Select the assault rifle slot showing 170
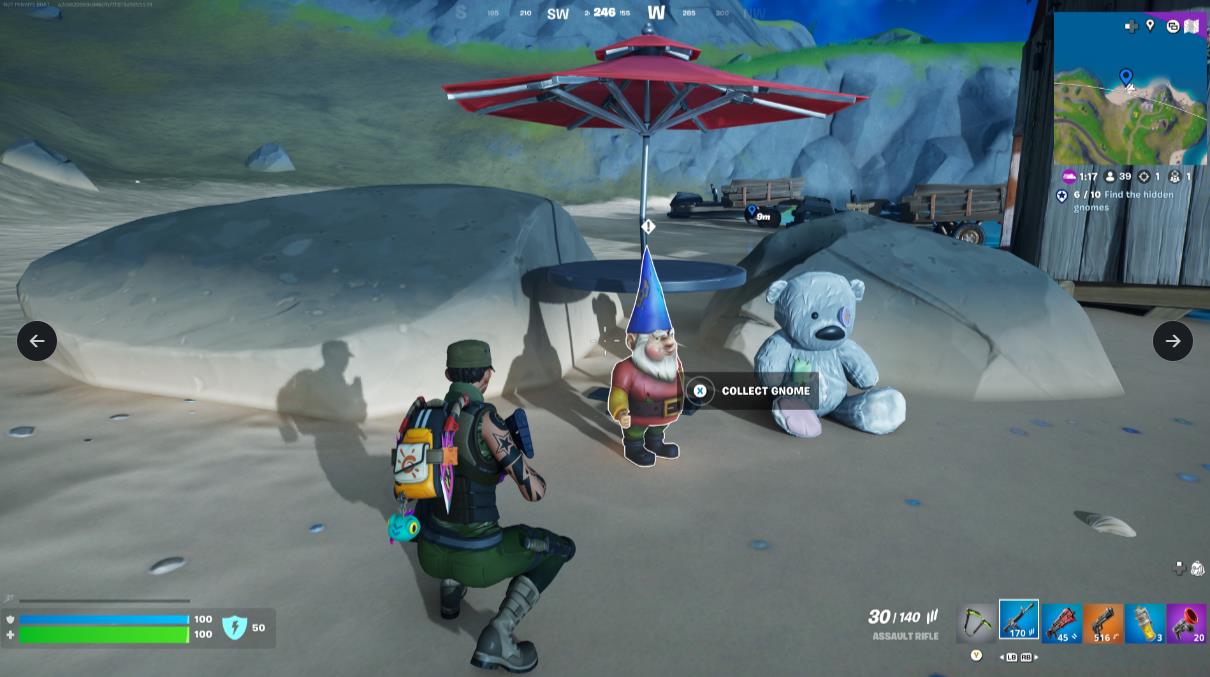Image resolution: width=1210 pixels, height=677 pixels. [x=1018, y=621]
